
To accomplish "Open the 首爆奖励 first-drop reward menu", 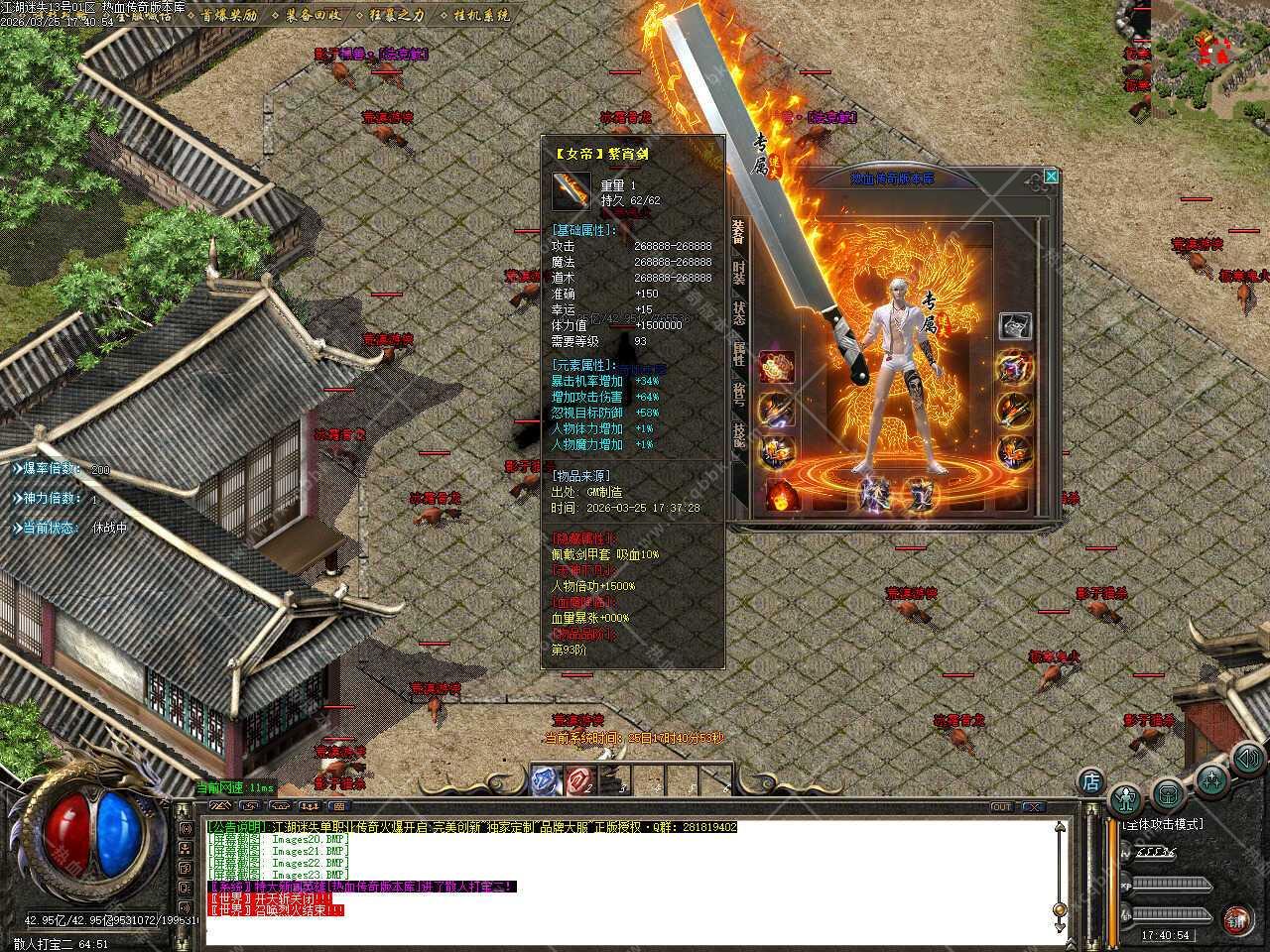I will (x=228, y=15).
